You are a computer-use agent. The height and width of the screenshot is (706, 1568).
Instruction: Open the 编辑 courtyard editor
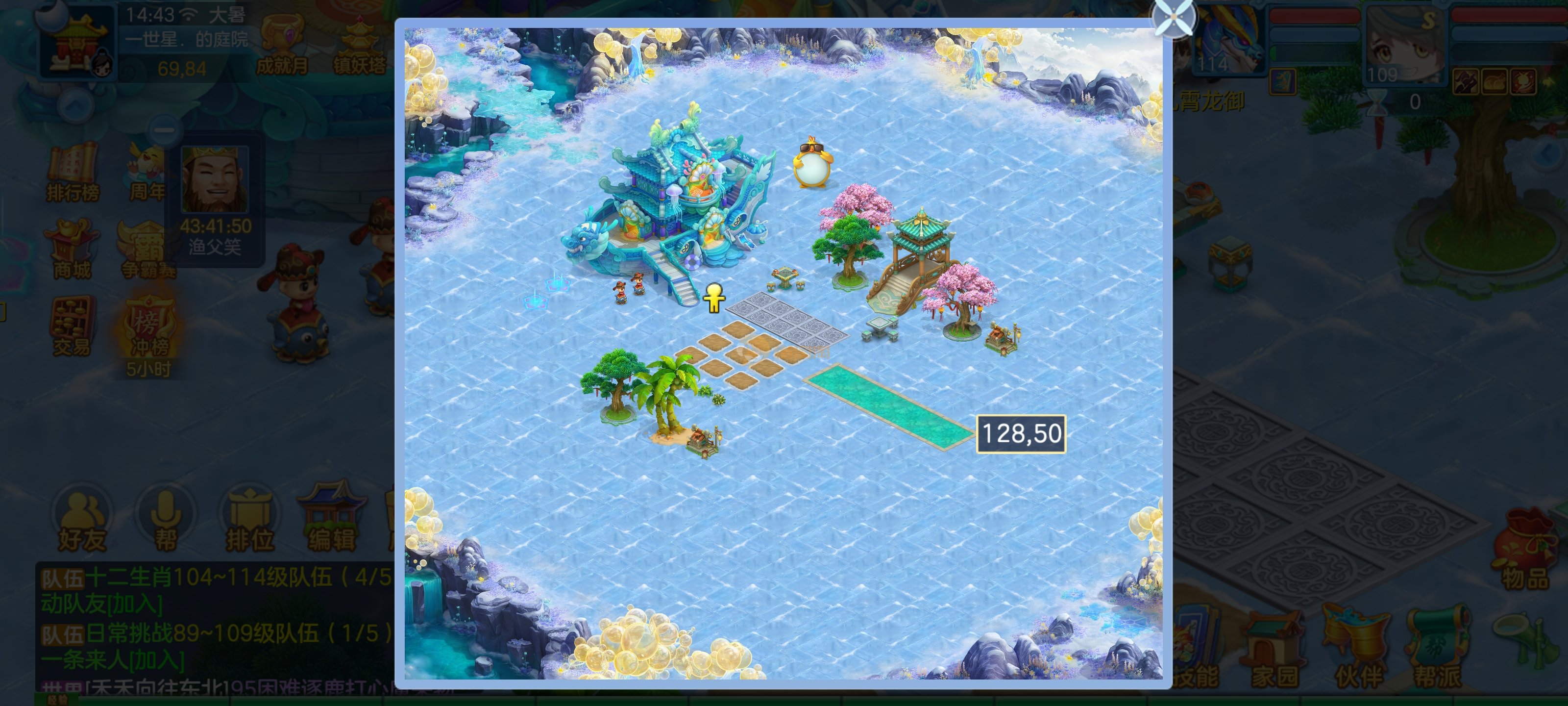331,518
